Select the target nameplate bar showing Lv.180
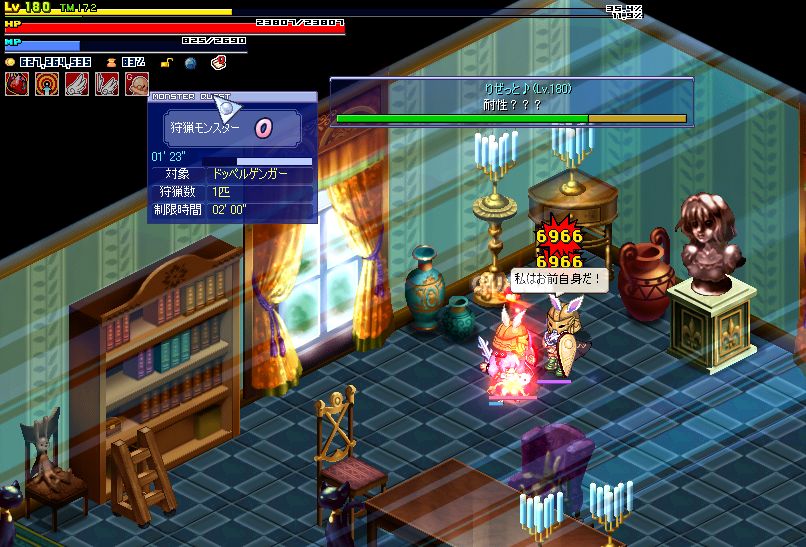 511,101
